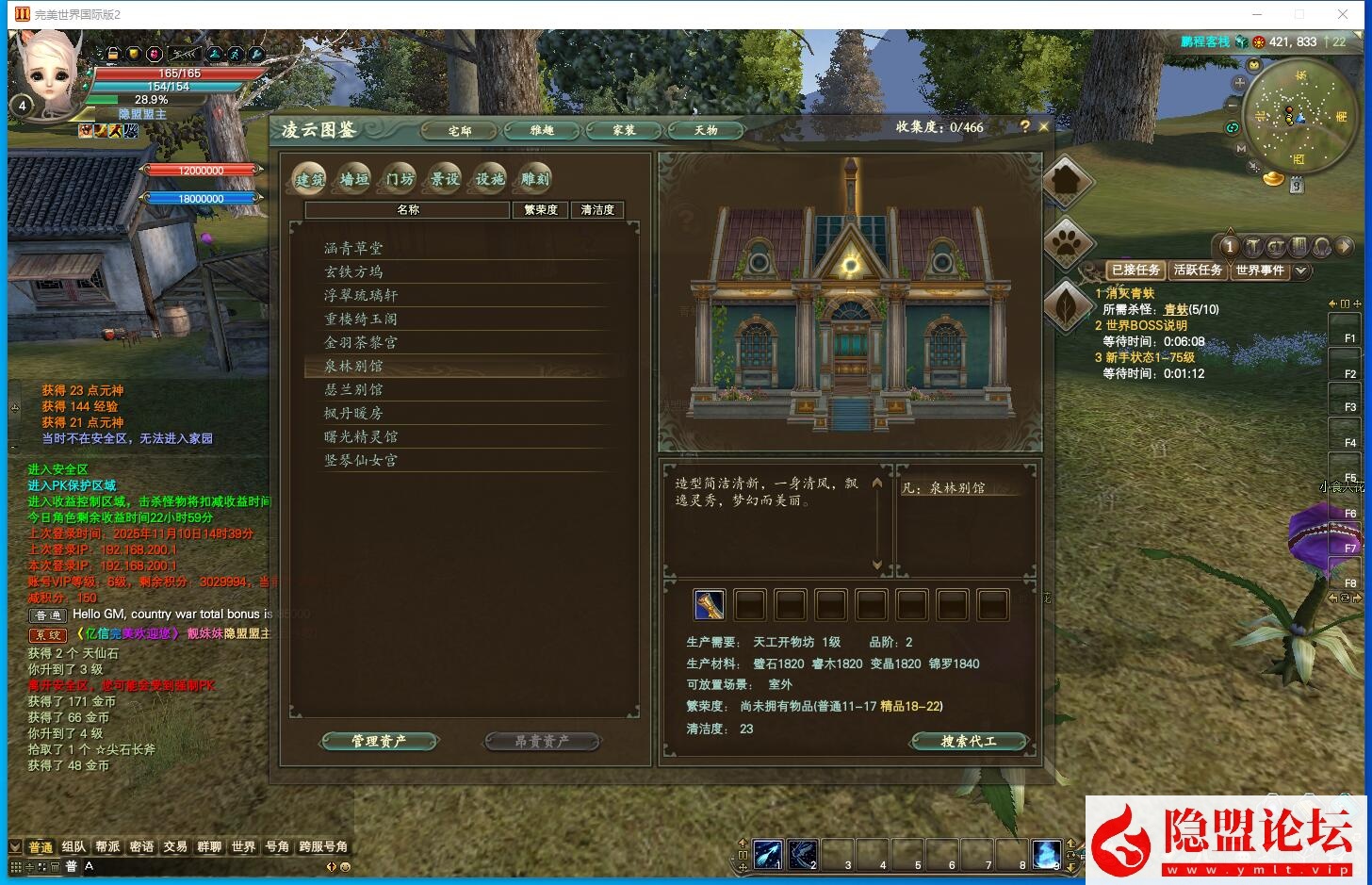Screen dimensions: 1372x885
Task: Select 涵青草堂 in the building list
Action: [x=354, y=248]
